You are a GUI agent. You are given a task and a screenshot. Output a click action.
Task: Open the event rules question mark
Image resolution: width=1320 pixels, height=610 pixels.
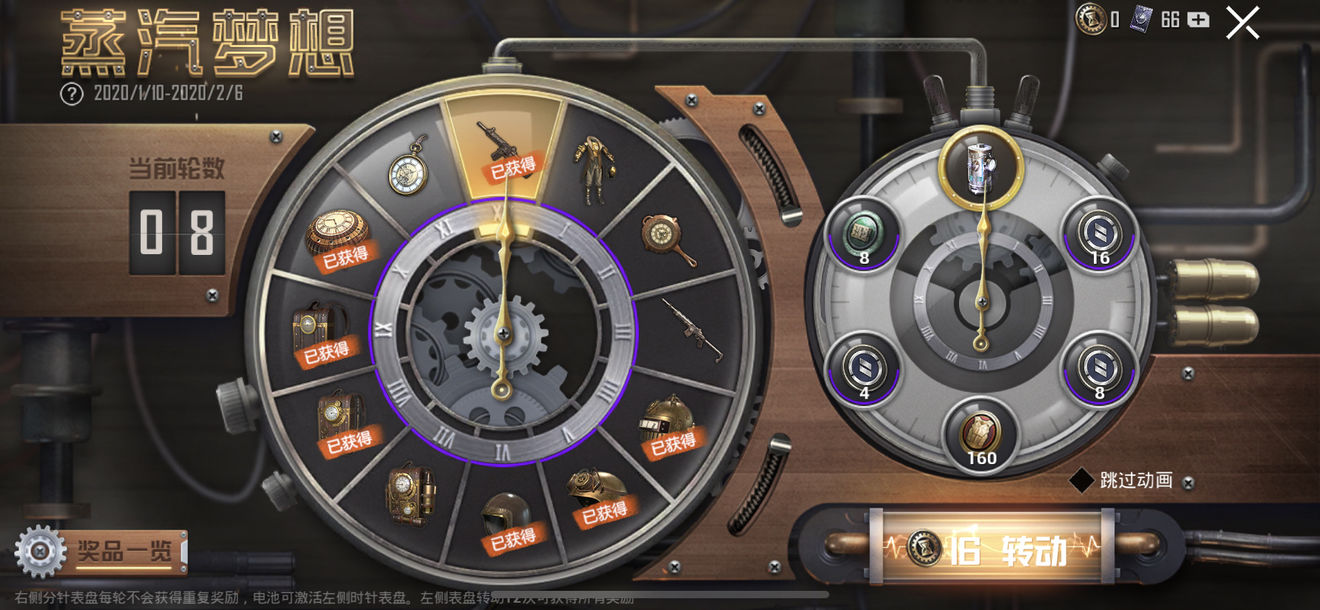[71, 94]
